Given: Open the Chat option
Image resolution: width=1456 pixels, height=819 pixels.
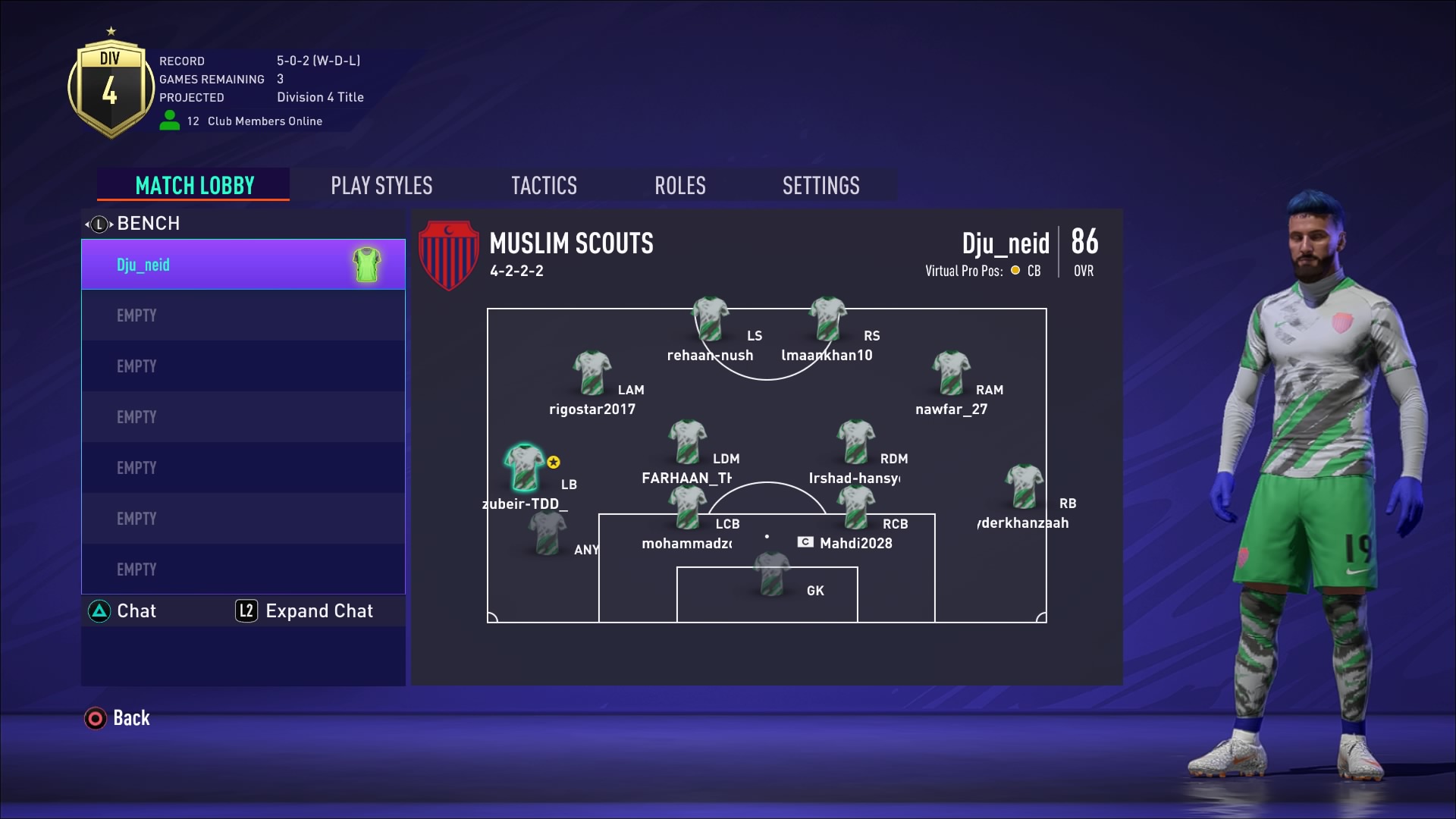Looking at the screenshot, I should [123, 611].
